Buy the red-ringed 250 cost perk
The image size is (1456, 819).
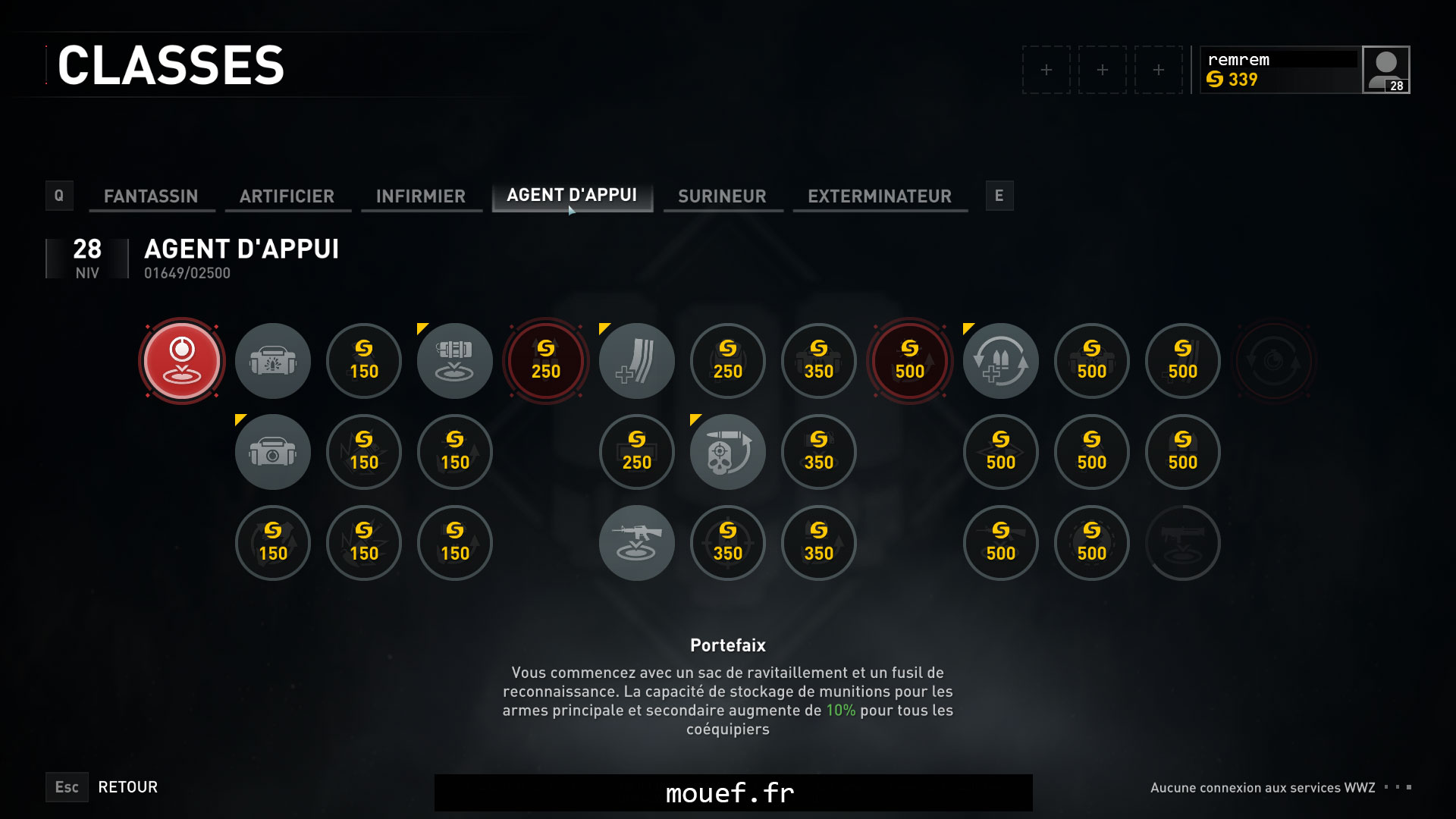[x=546, y=361]
